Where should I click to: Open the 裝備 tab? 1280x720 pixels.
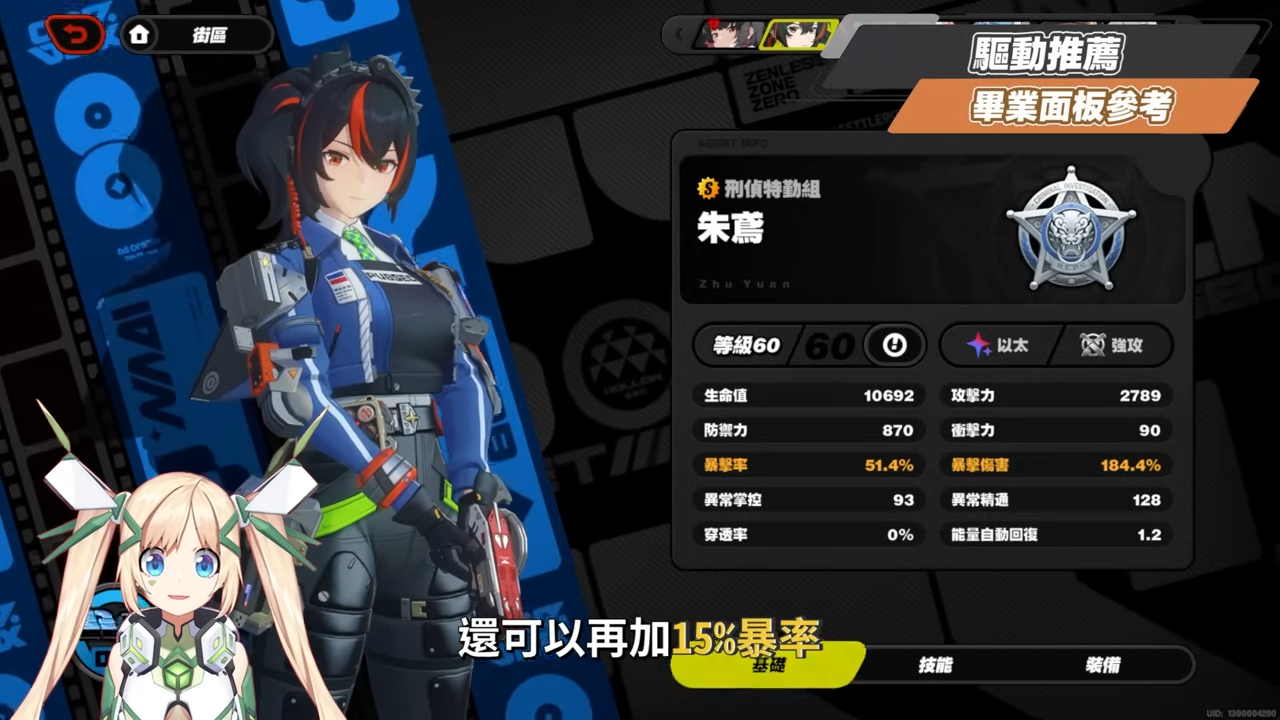[x=1103, y=665]
